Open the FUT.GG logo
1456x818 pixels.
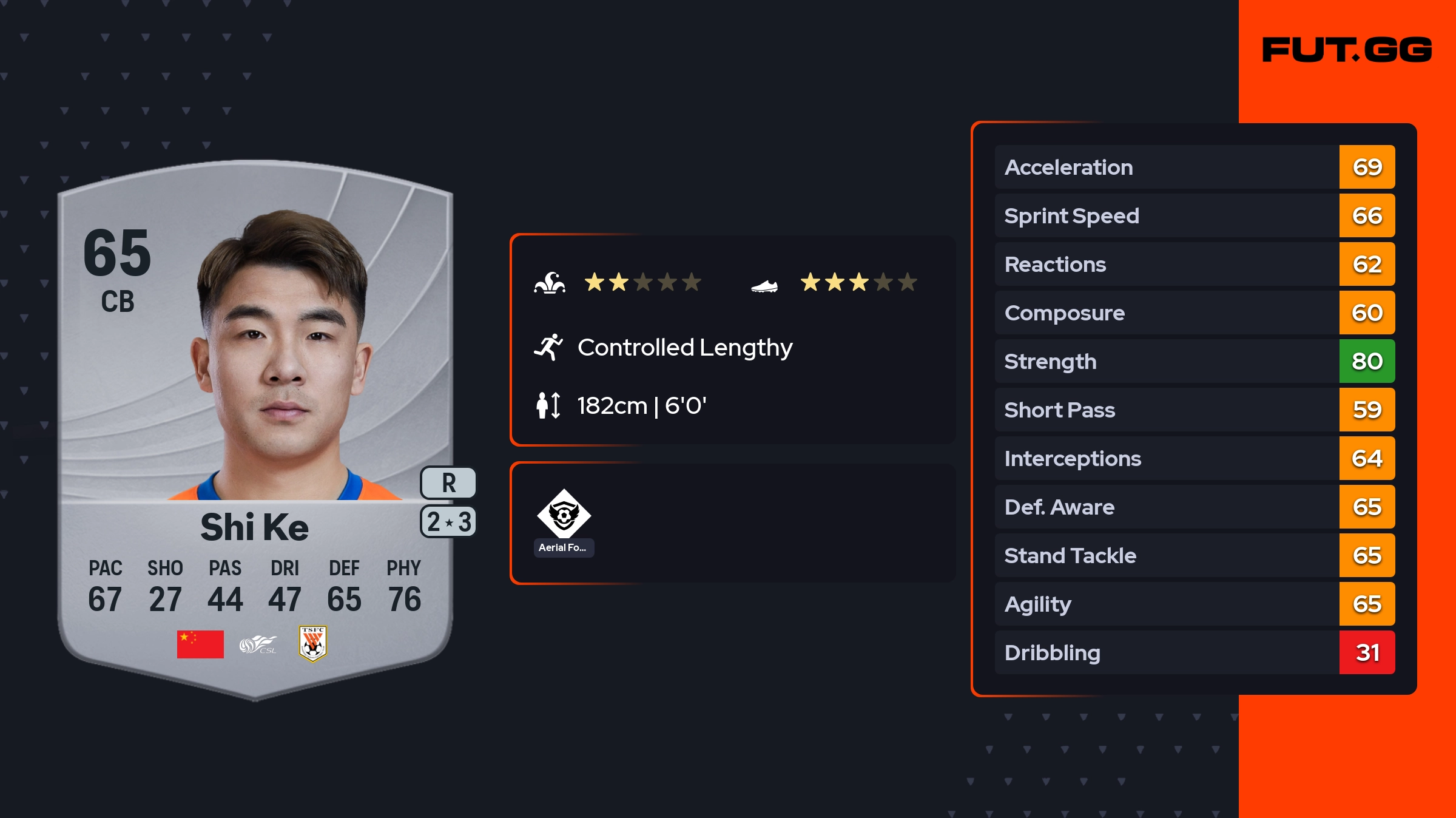tap(1347, 50)
